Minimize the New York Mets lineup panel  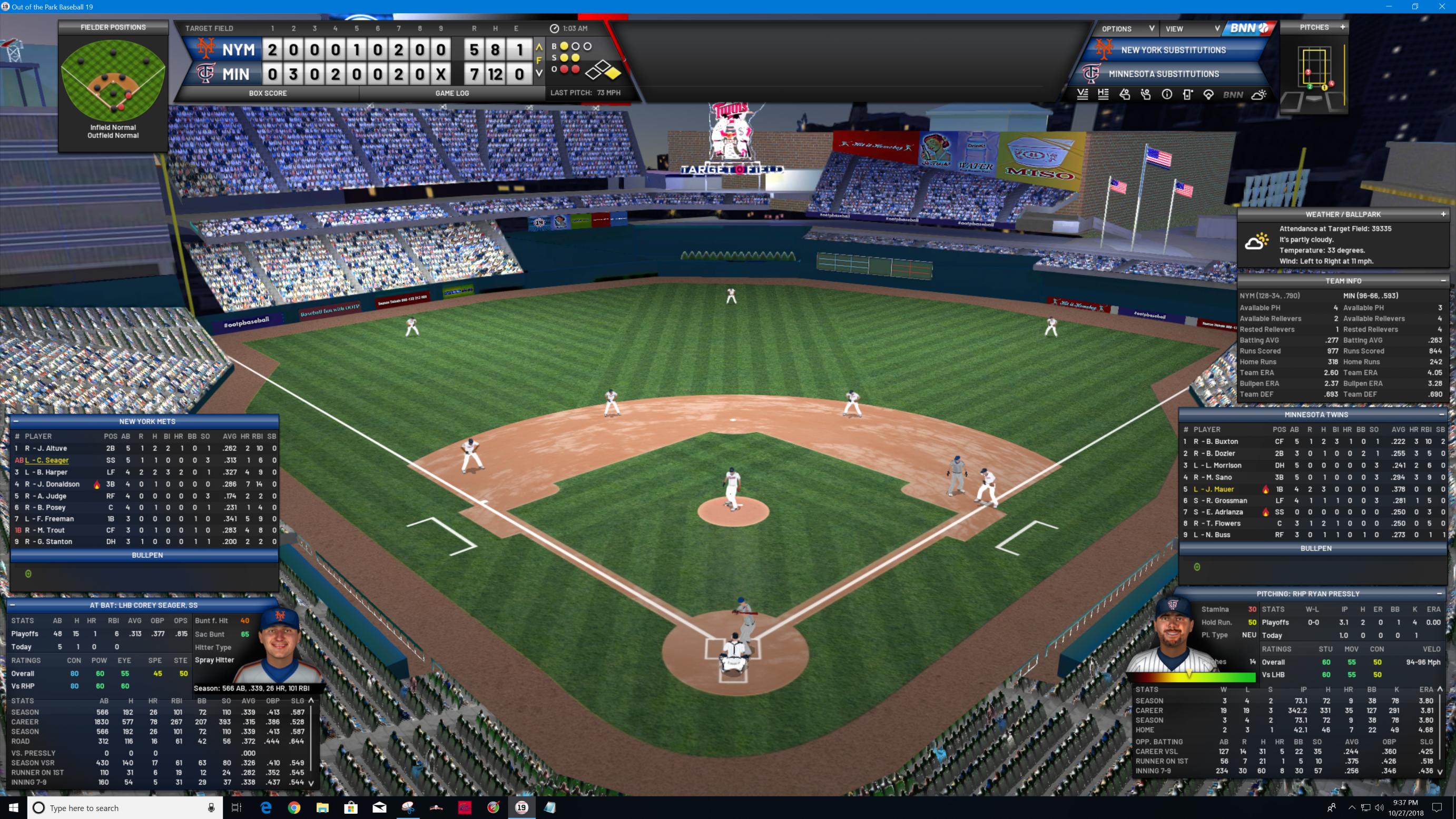pyautogui.click(x=16, y=421)
